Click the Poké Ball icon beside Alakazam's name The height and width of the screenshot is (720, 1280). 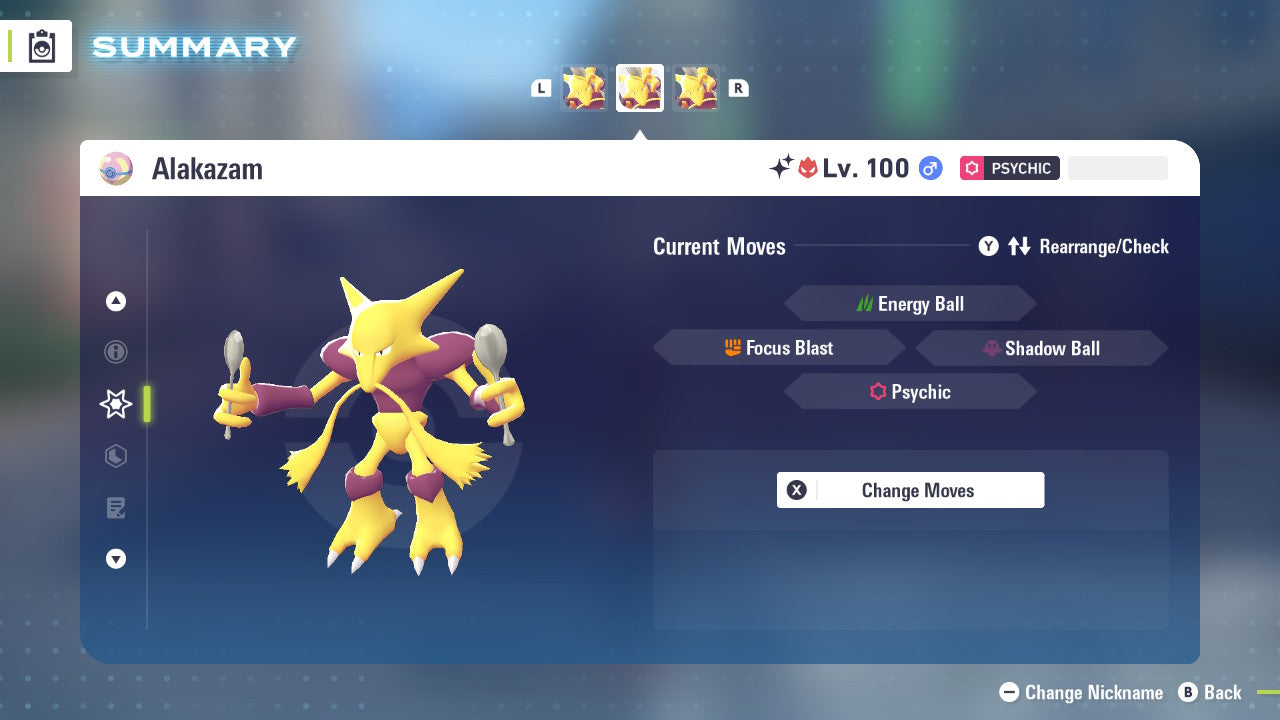(x=116, y=168)
